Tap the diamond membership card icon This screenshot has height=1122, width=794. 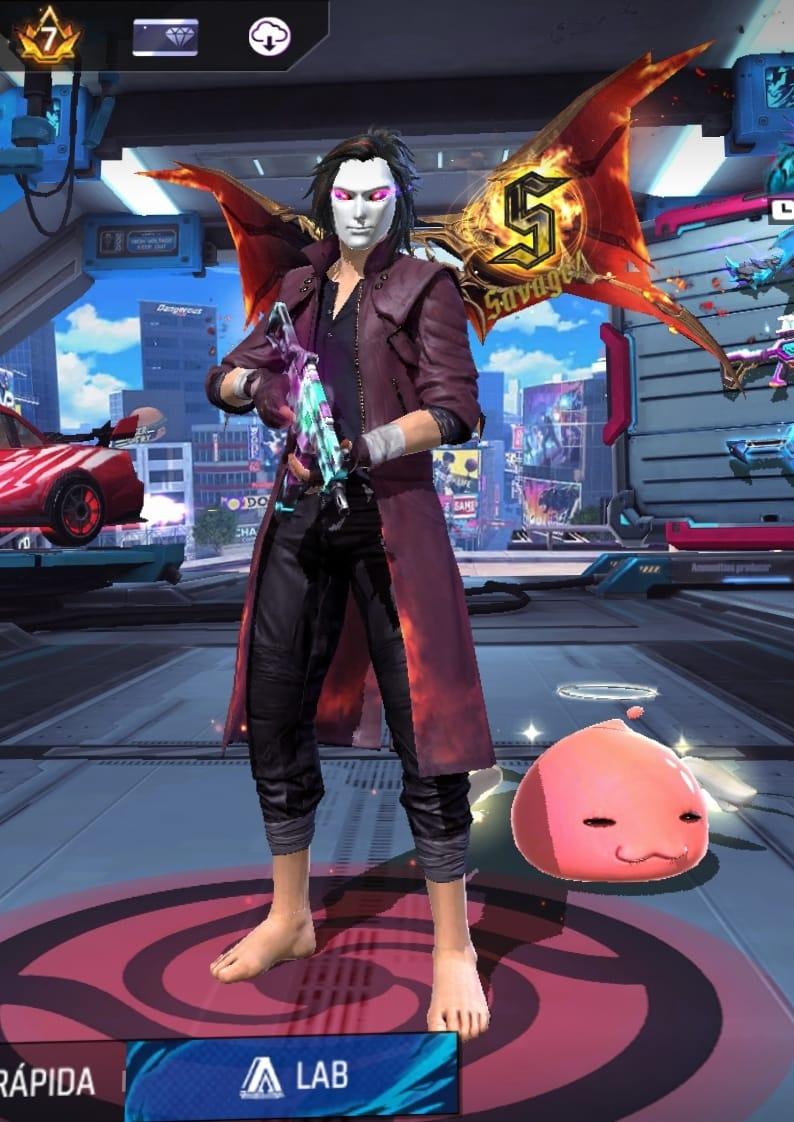pyautogui.click(x=165, y=38)
